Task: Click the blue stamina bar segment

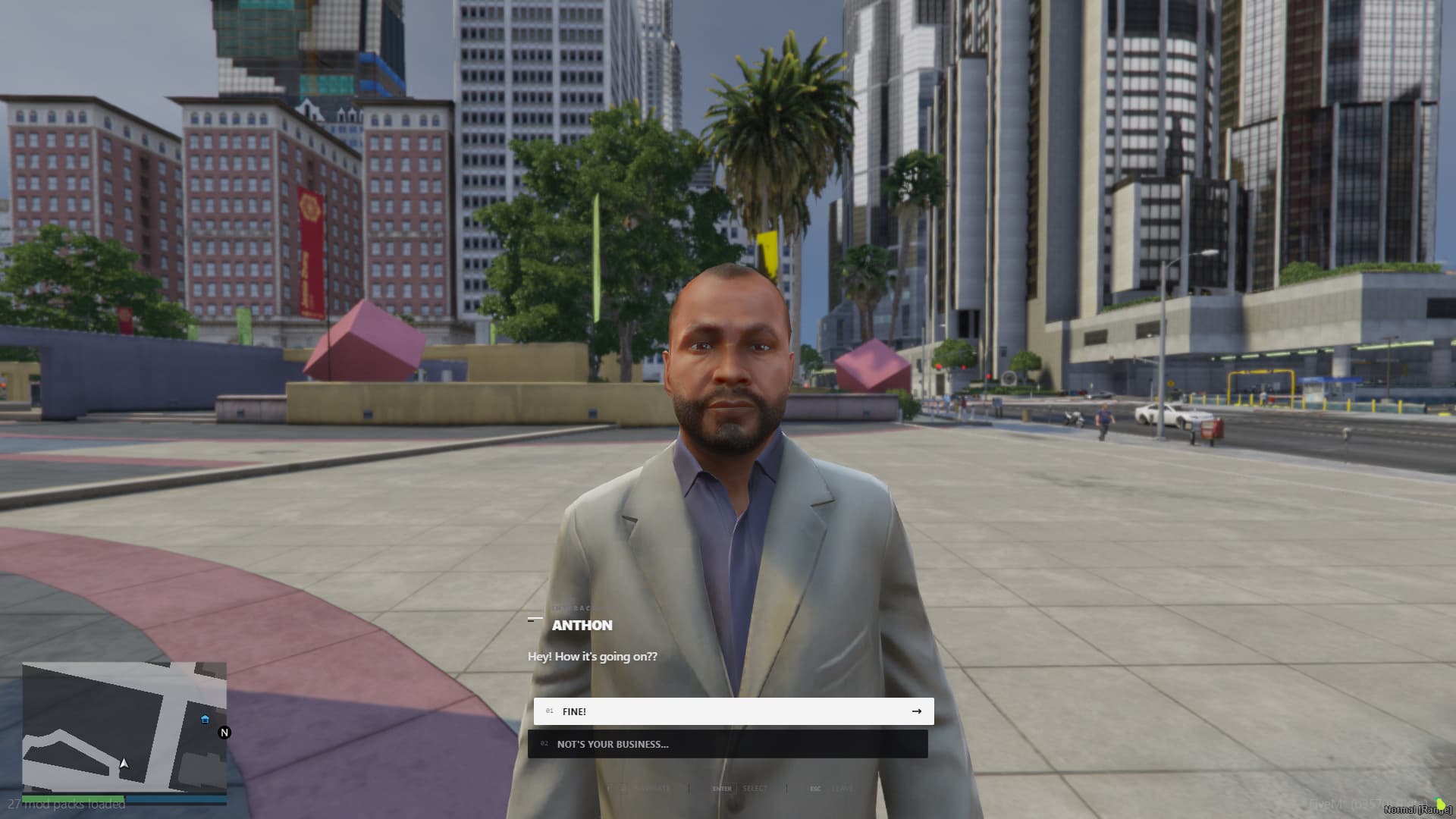Action: (x=174, y=799)
